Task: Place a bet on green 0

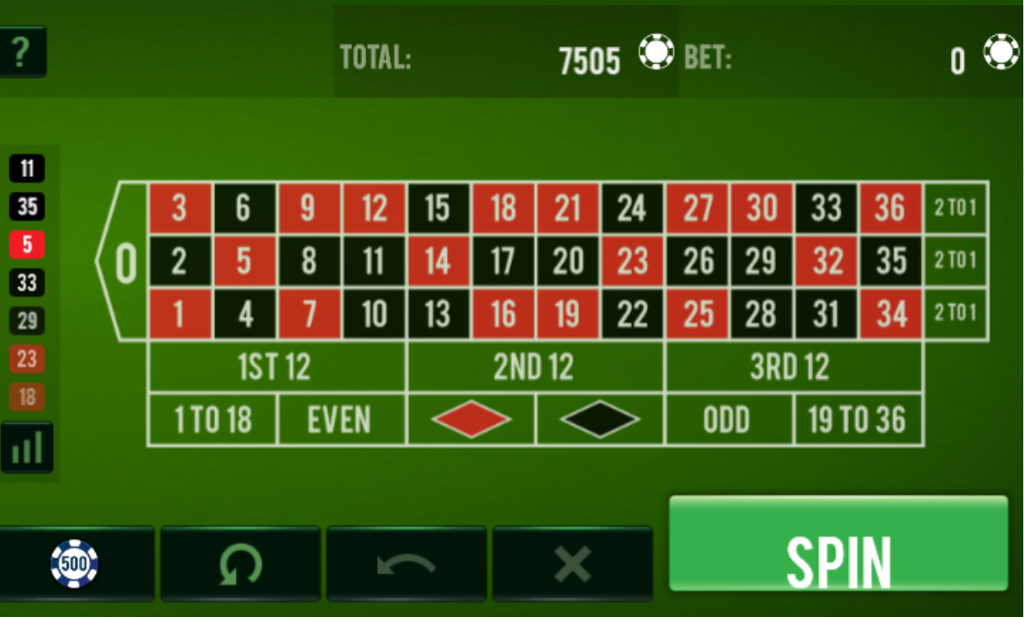Action: click(124, 262)
